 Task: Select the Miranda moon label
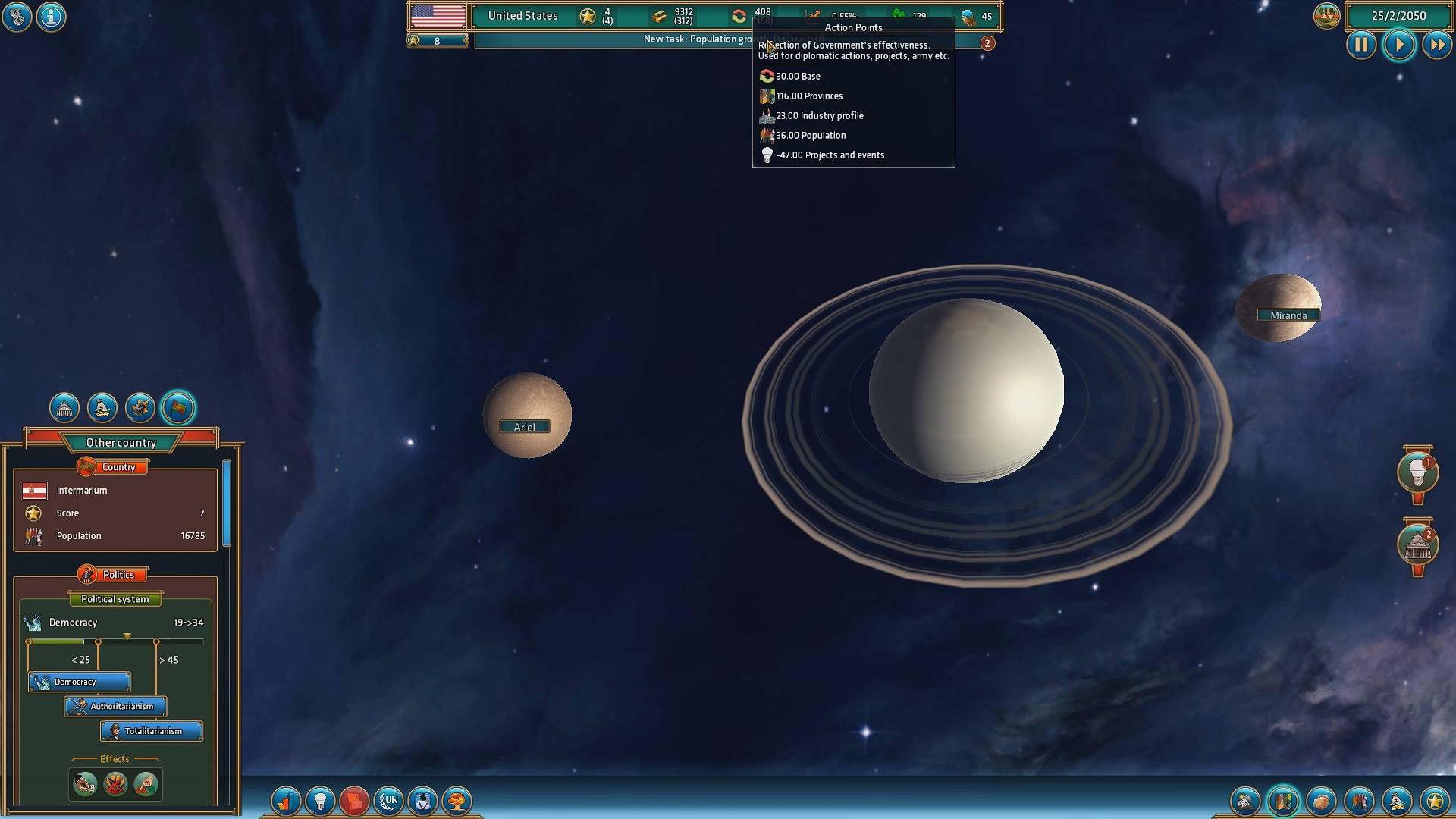click(x=1288, y=315)
